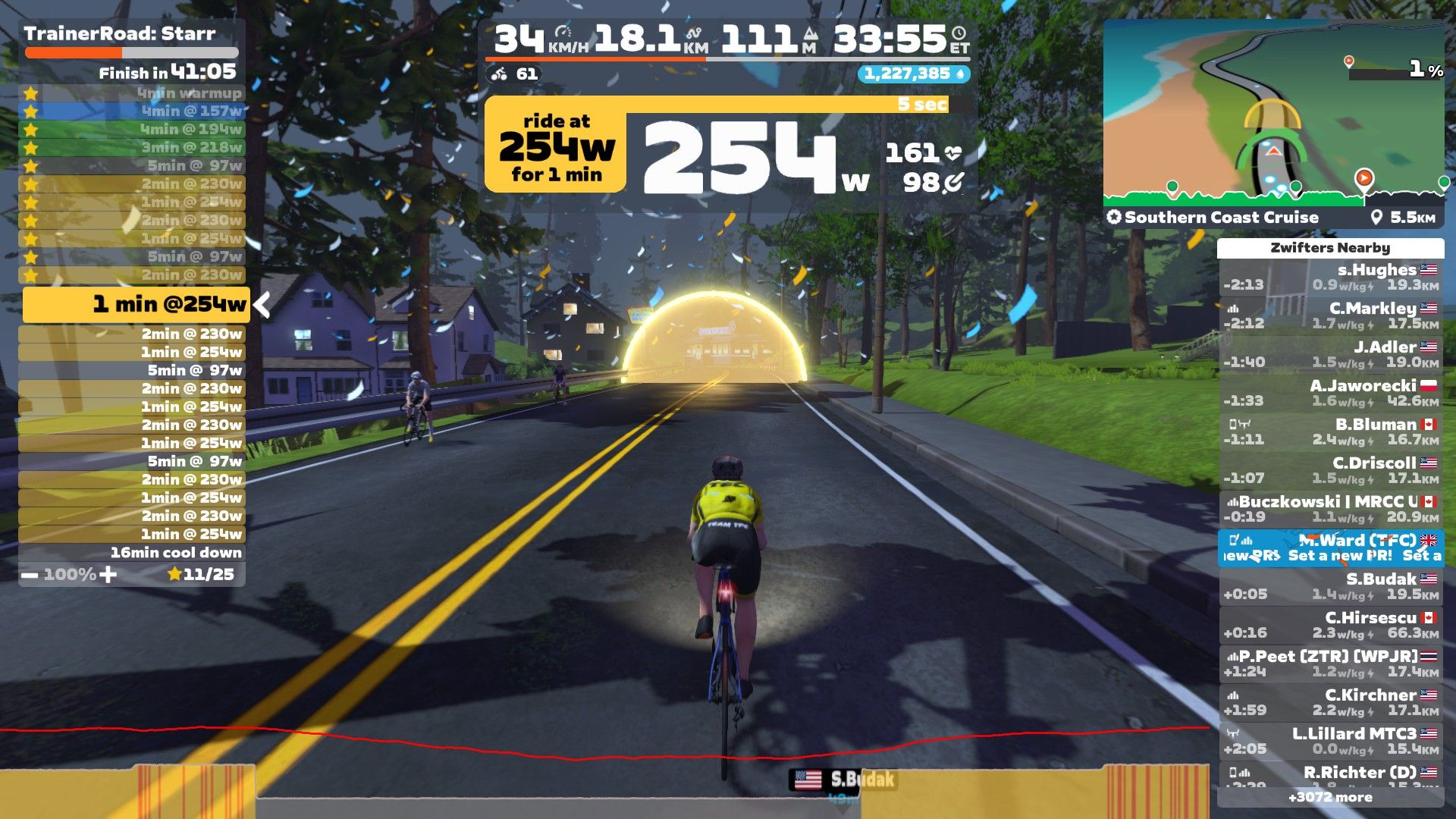Click the 4min warmup workout row
This screenshot has height=819, width=1456.
coord(132,93)
